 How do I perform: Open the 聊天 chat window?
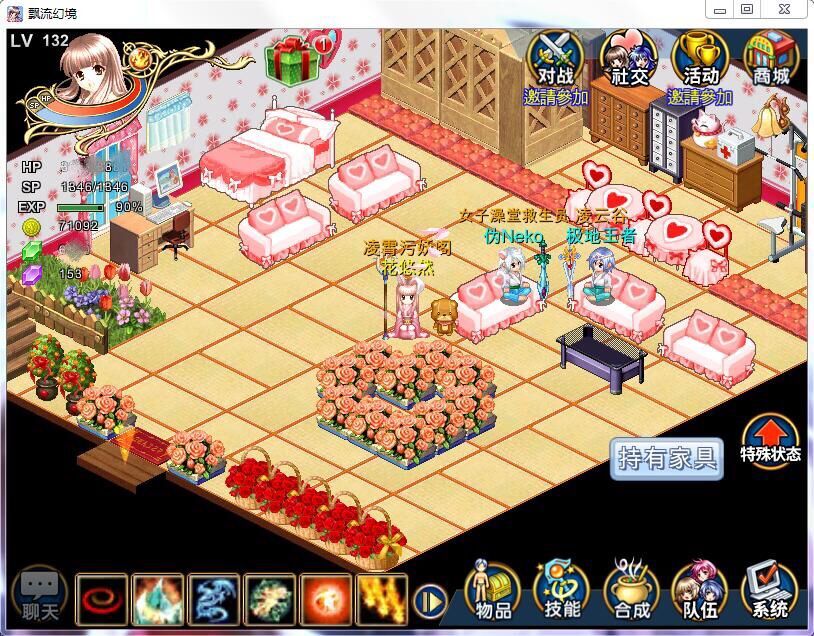click(41, 595)
